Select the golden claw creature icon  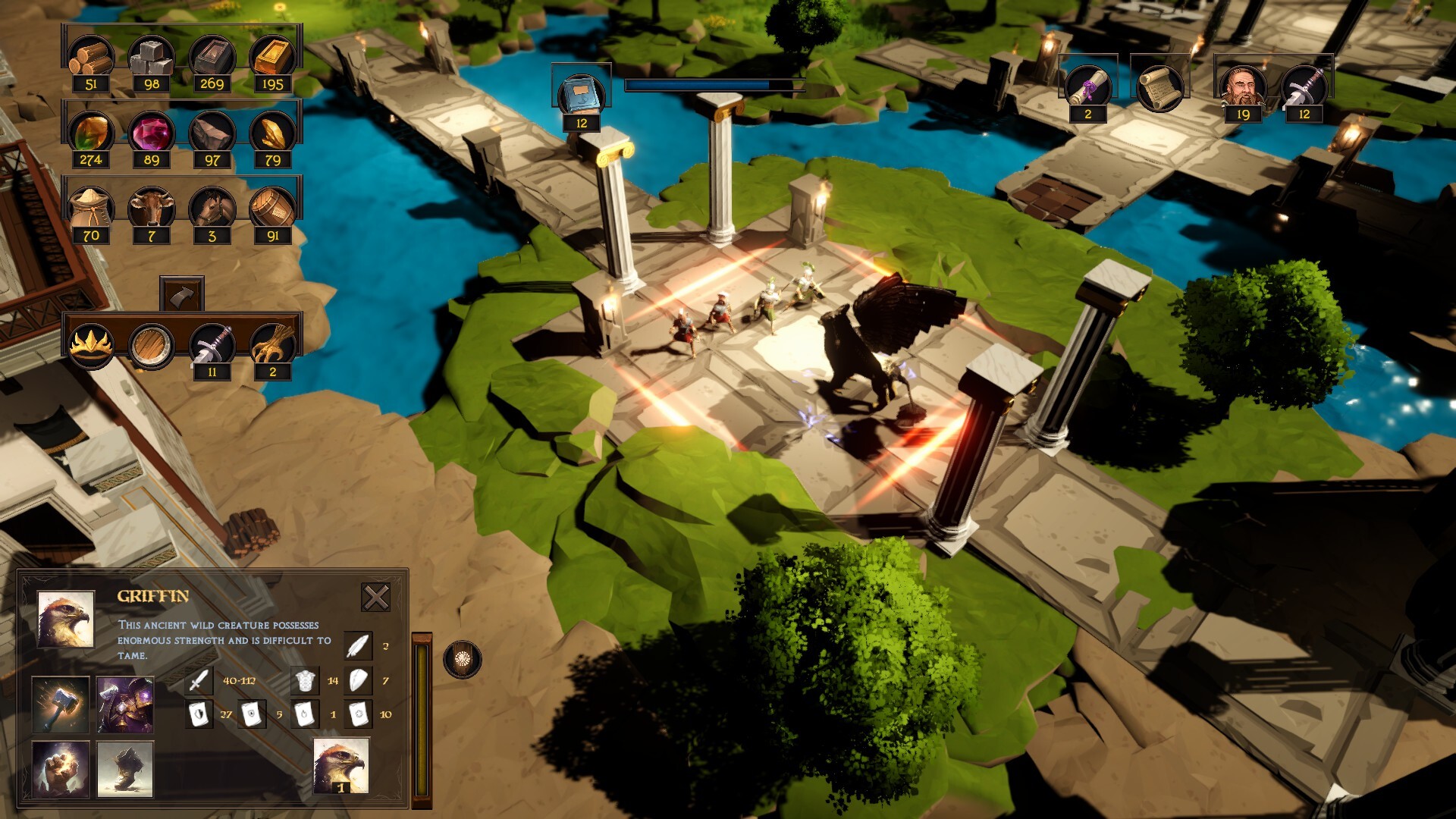pyautogui.click(x=272, y=345)
